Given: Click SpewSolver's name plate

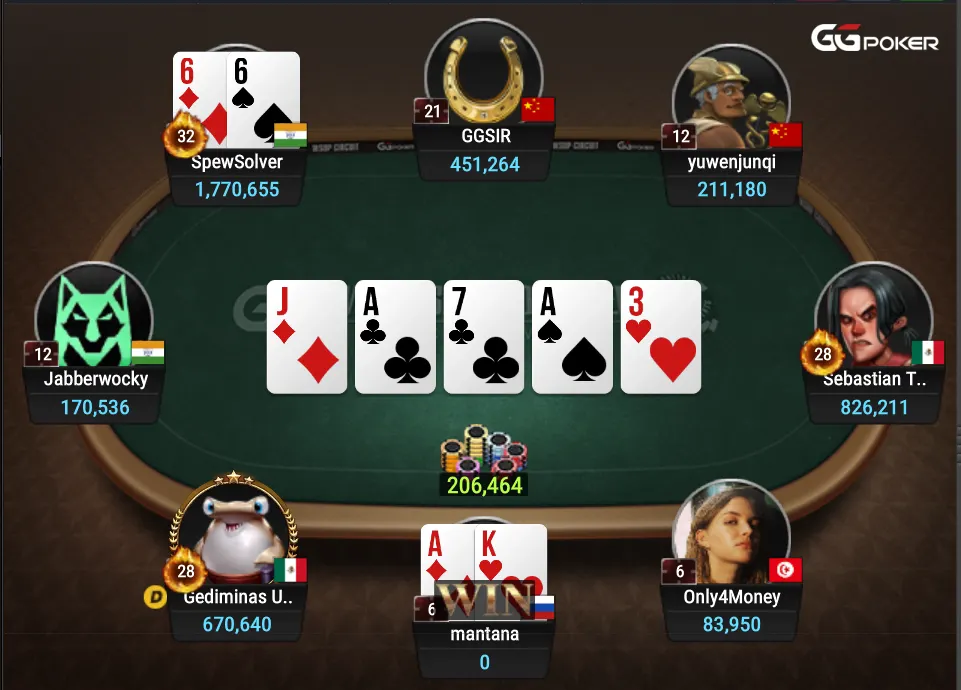Looking at the screenshot, I should [237, 161].
